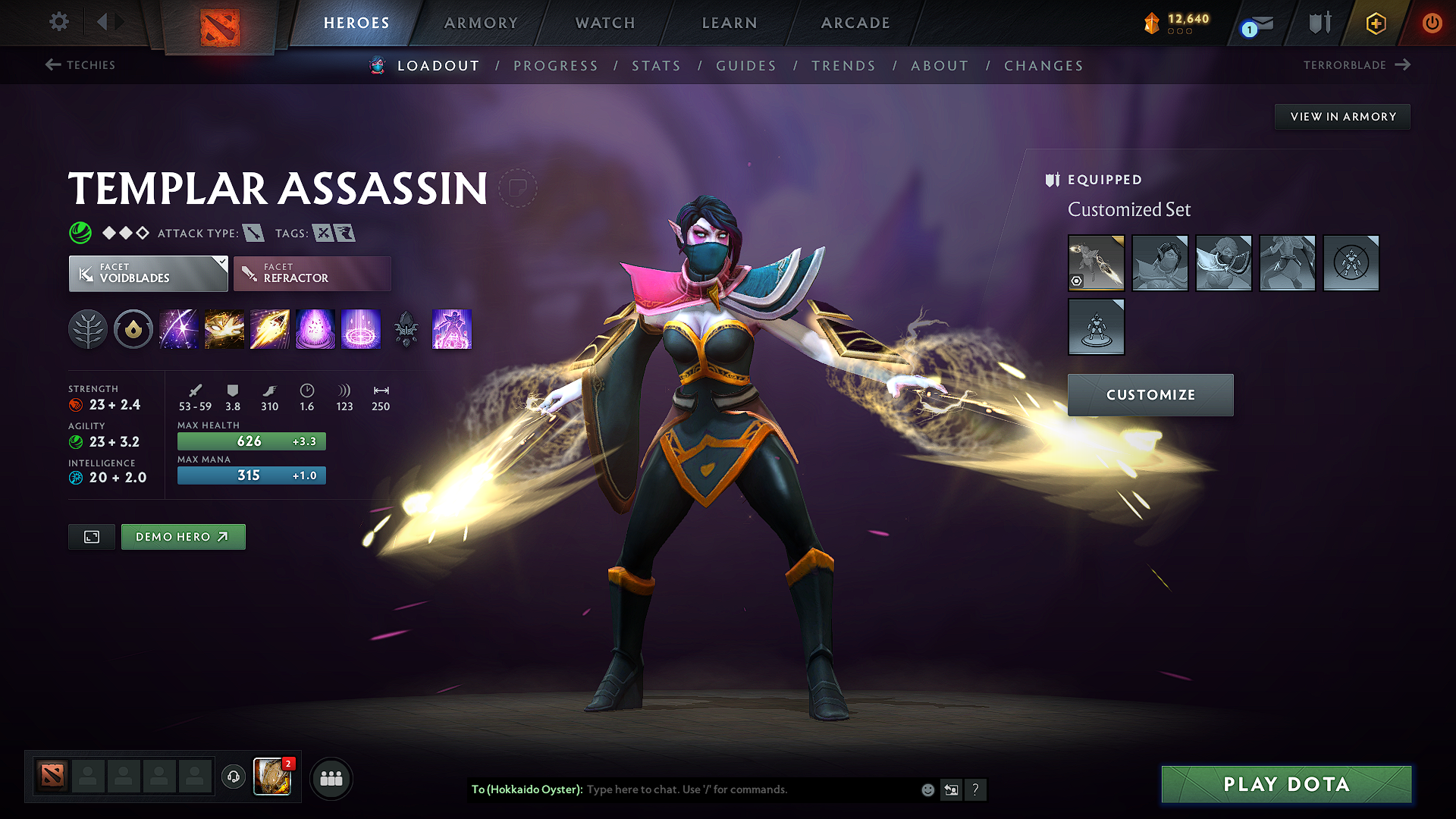
Task: Open the Meld ability icon
Action: (x=224, y=329)
